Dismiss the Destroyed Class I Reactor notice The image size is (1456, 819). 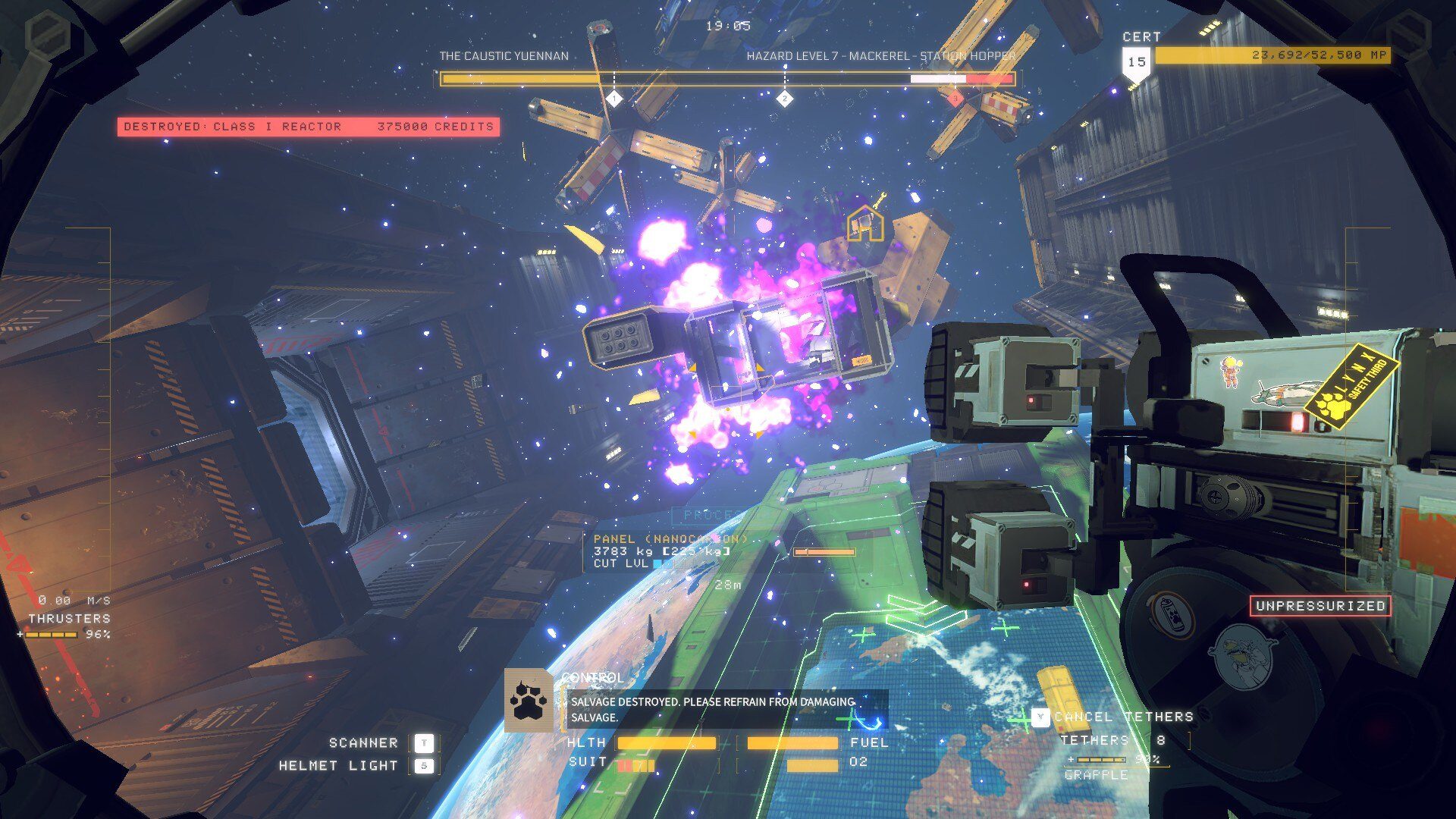click(308, 127)
